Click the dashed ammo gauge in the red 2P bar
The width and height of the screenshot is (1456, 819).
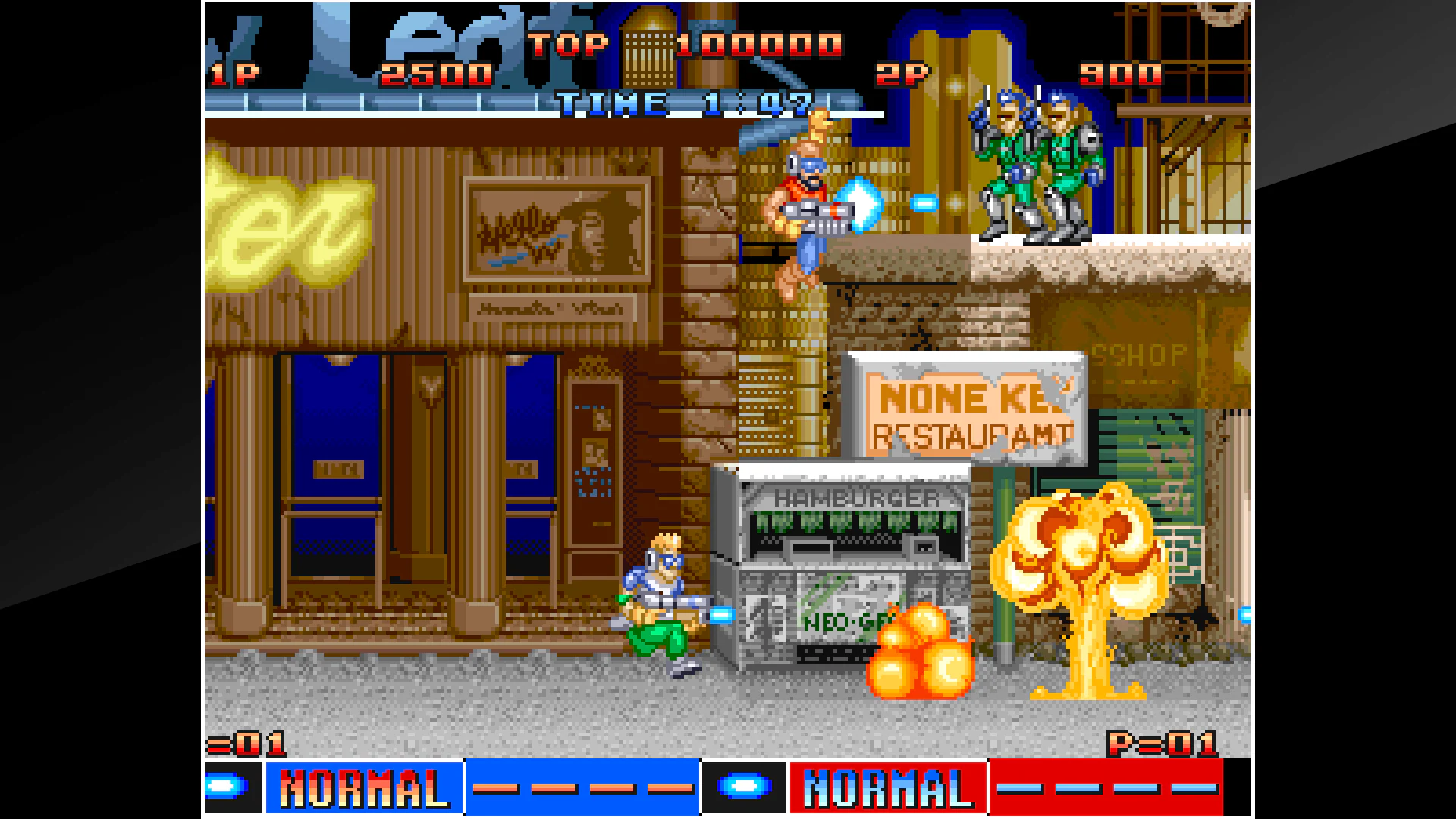click(x=1107, y=789)
